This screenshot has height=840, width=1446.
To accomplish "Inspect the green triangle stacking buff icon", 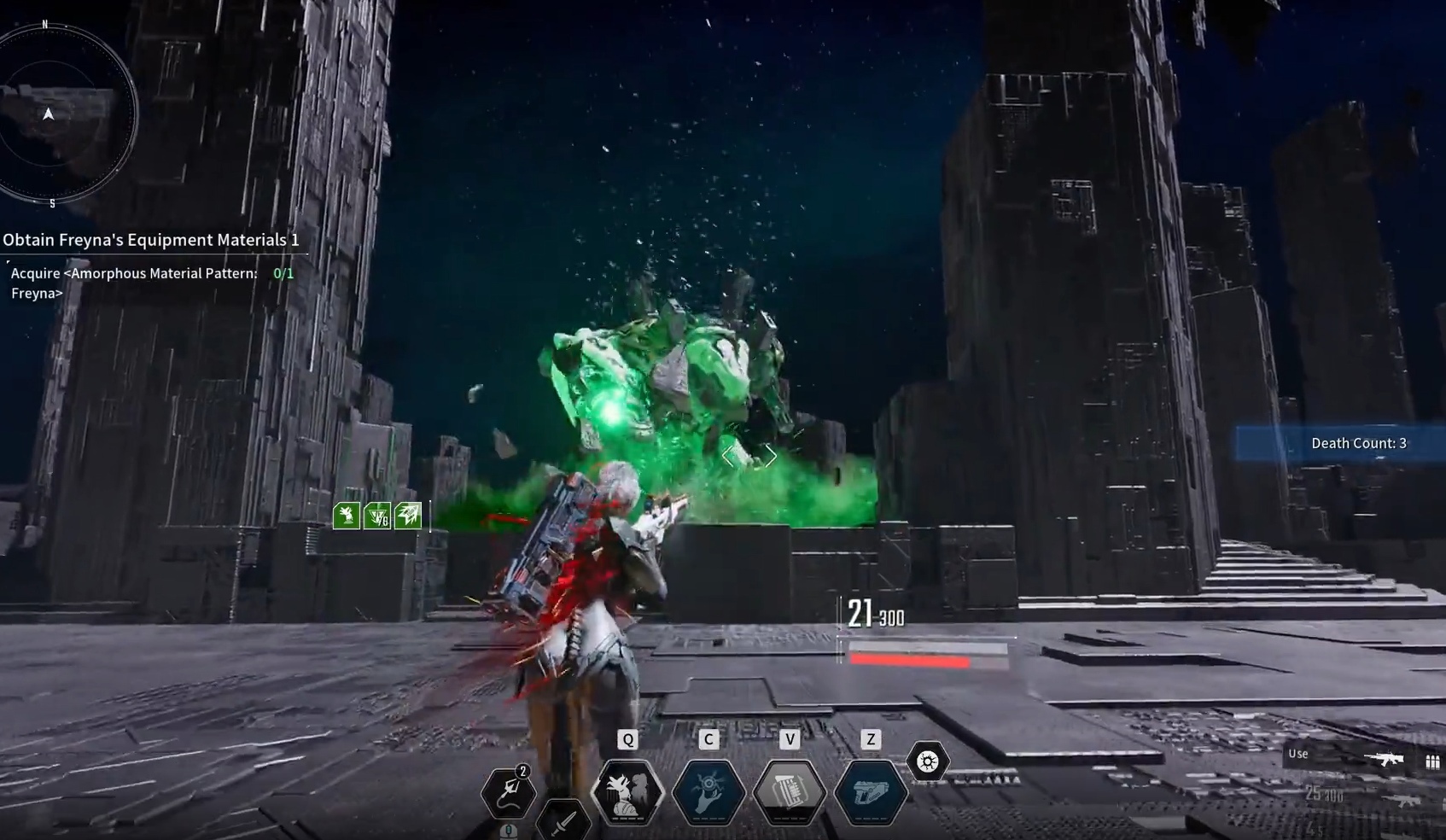I will pyautogui.click(x=377, y=515).
